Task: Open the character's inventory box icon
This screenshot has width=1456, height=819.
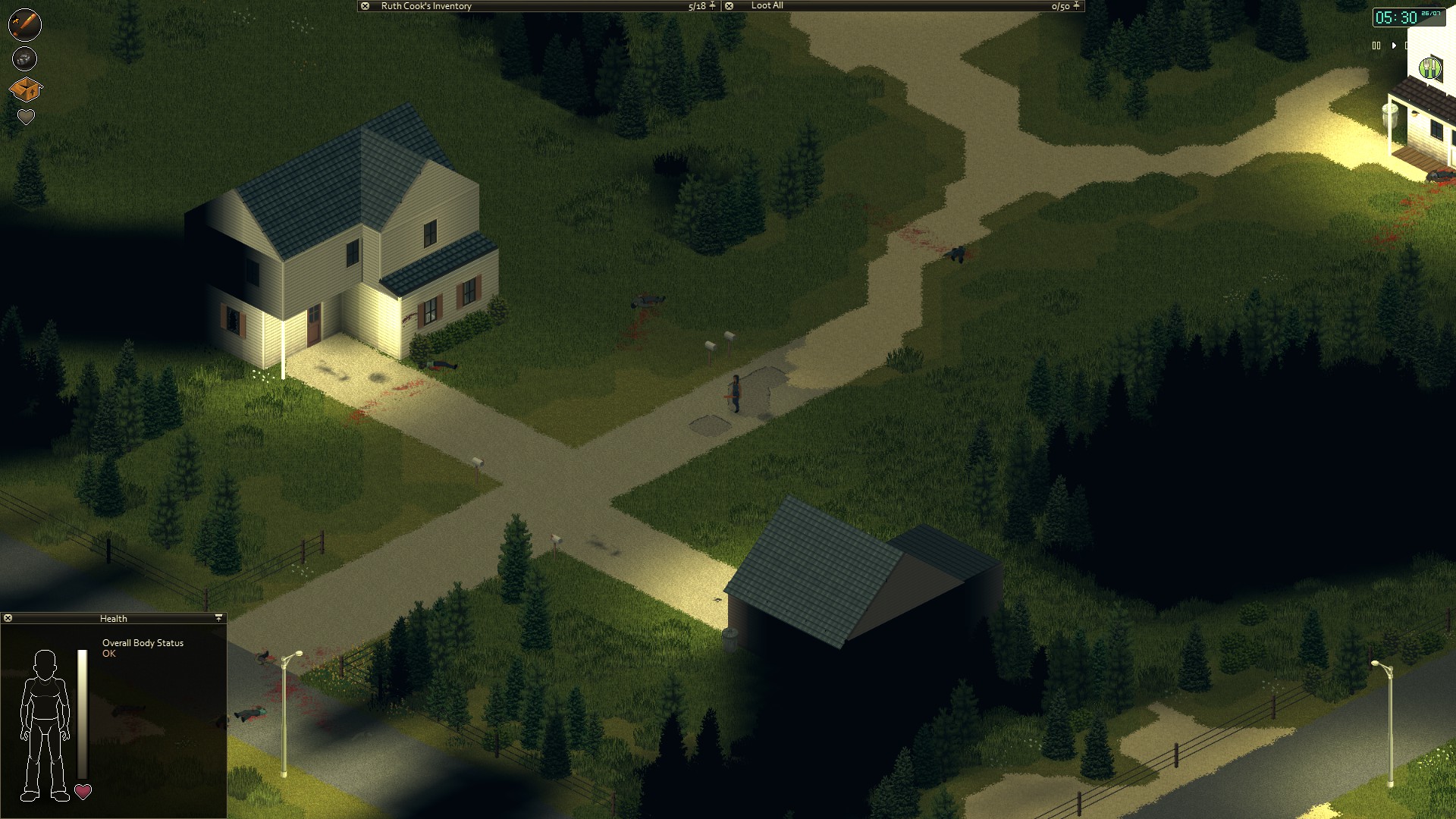Action: click(x=25, y=87)
